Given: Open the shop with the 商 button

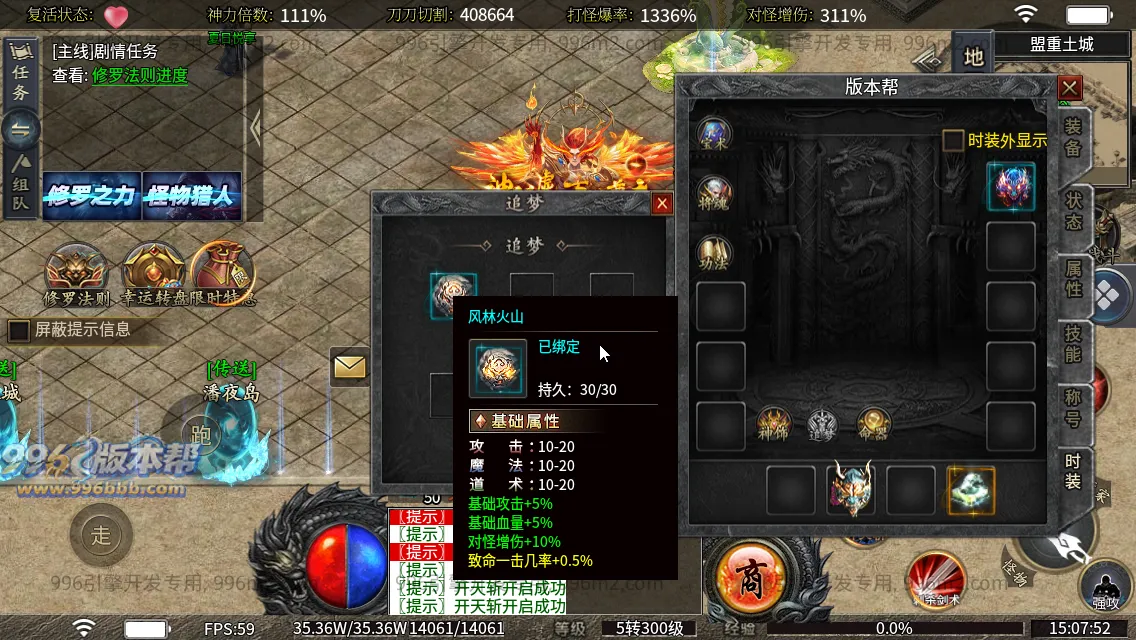Looking at the screenshot, I should pos(749,578).
